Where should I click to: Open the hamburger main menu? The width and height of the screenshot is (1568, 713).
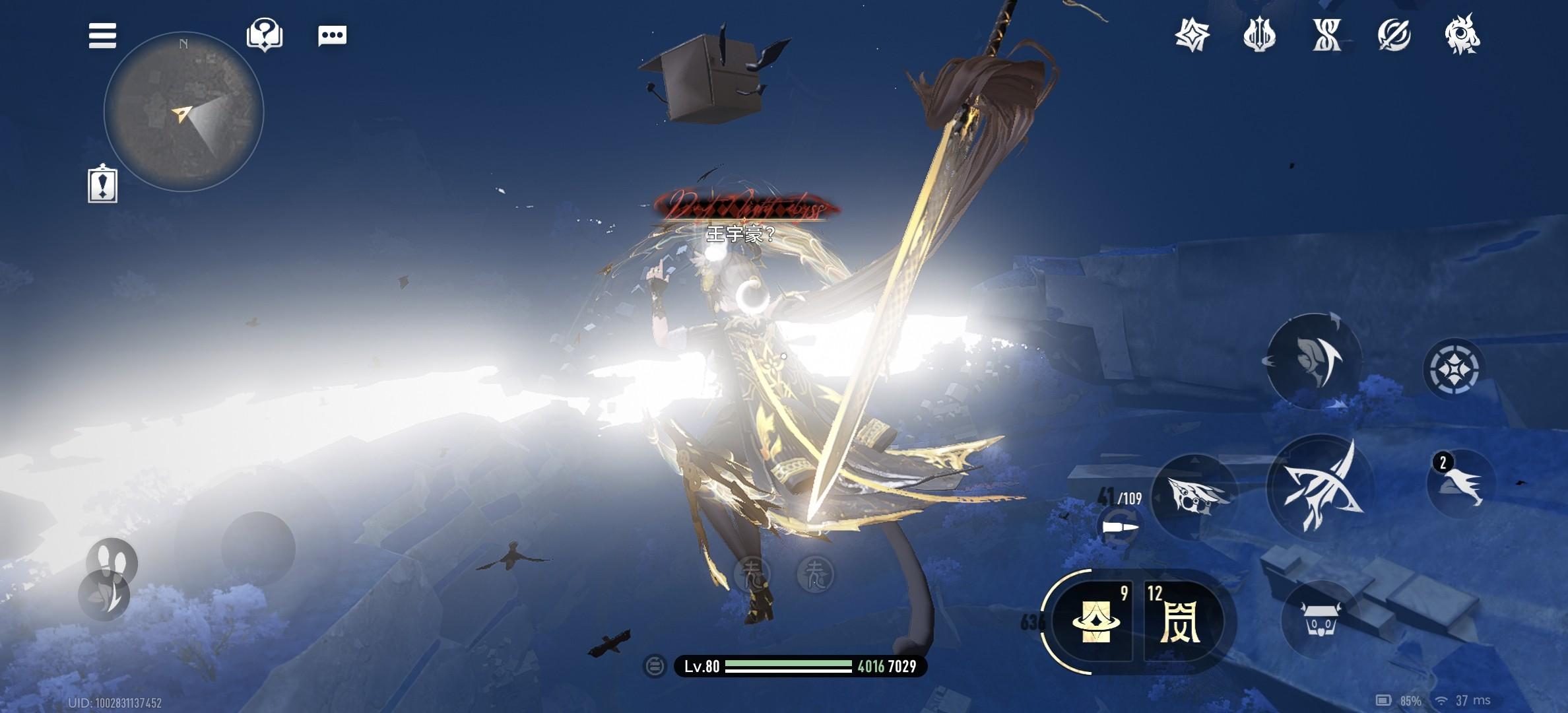102,36
